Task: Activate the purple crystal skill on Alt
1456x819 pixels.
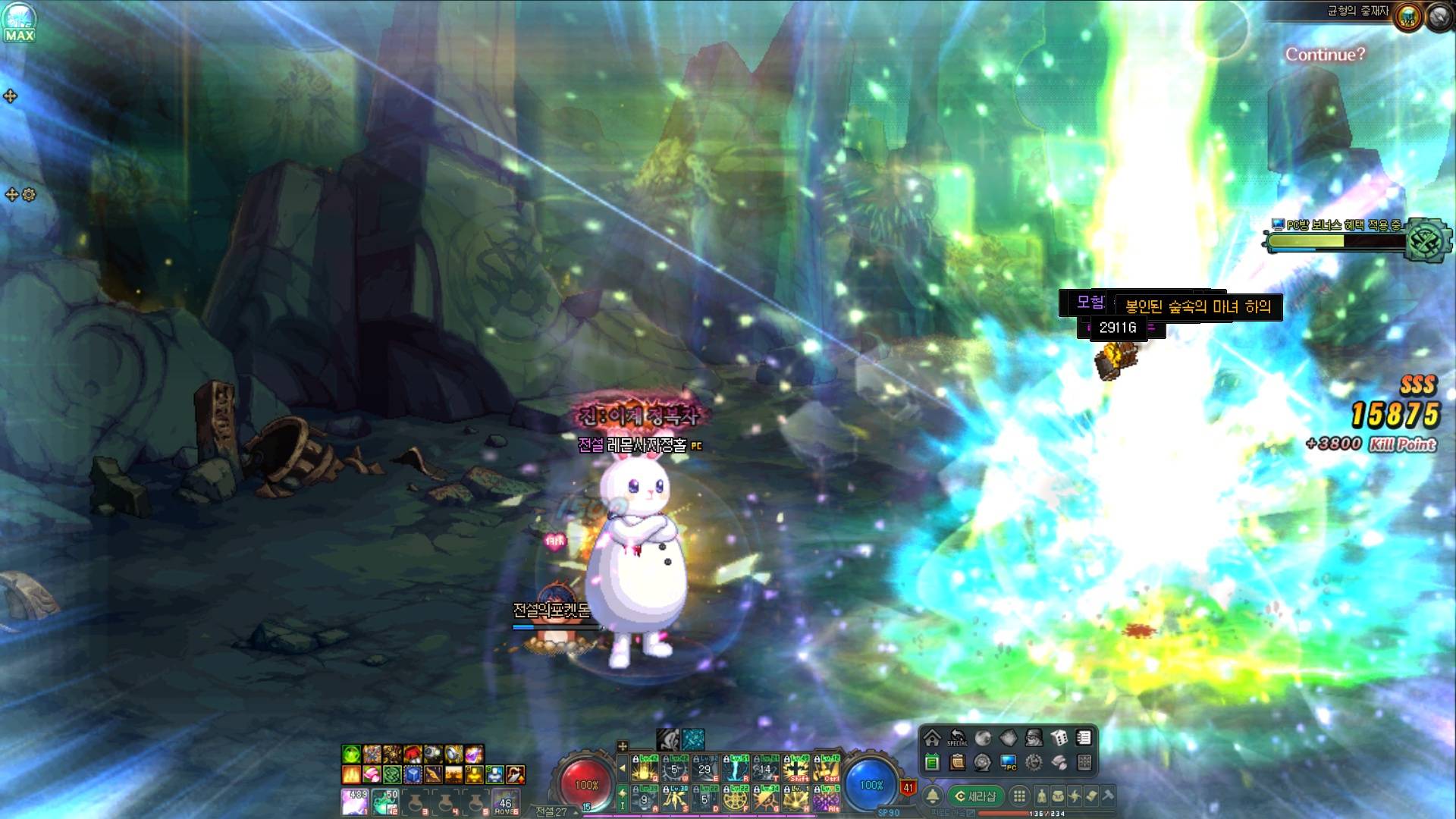Action: pyautogui.click(x=827, y=799)
